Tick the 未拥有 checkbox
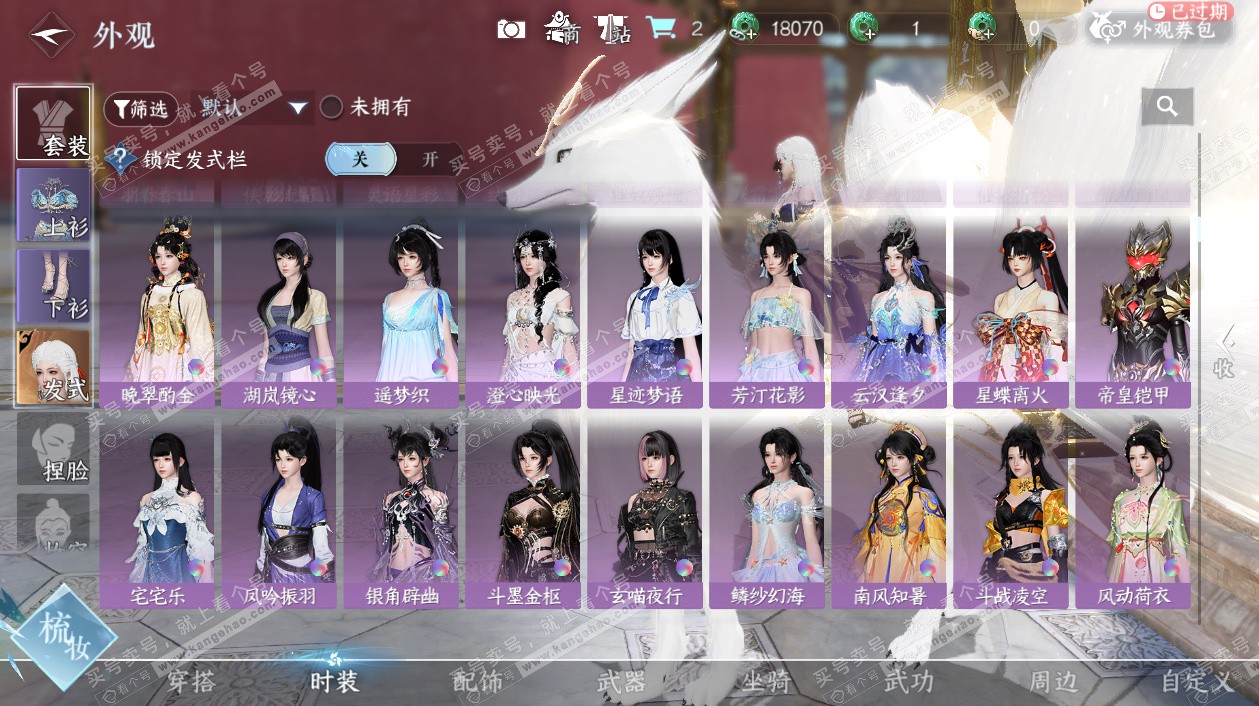 coord(331,108)
